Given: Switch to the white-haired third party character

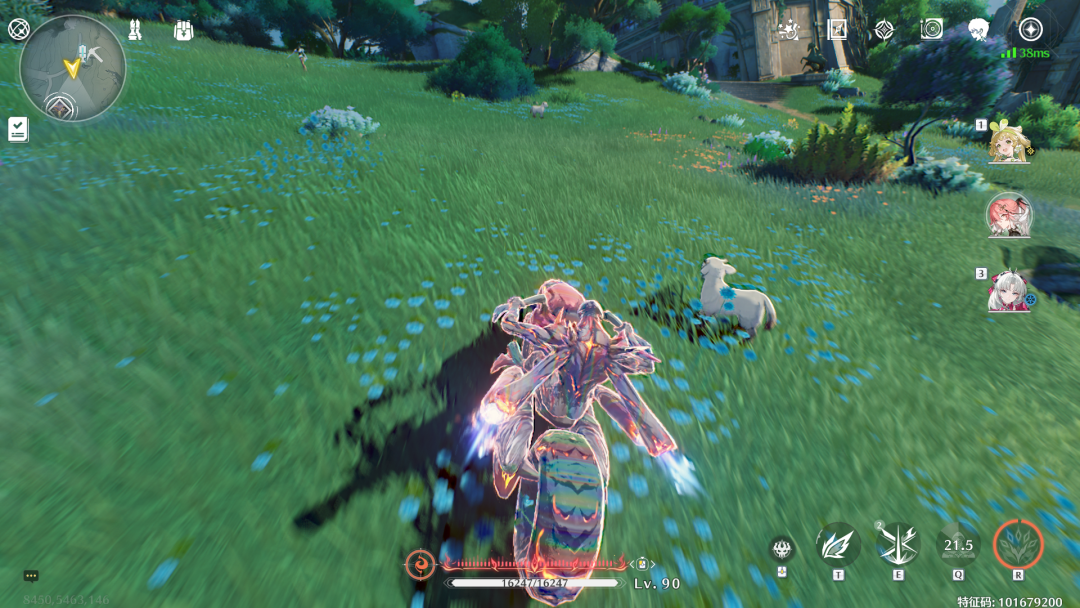Looking at the screenshot, I should point(1008,291).
